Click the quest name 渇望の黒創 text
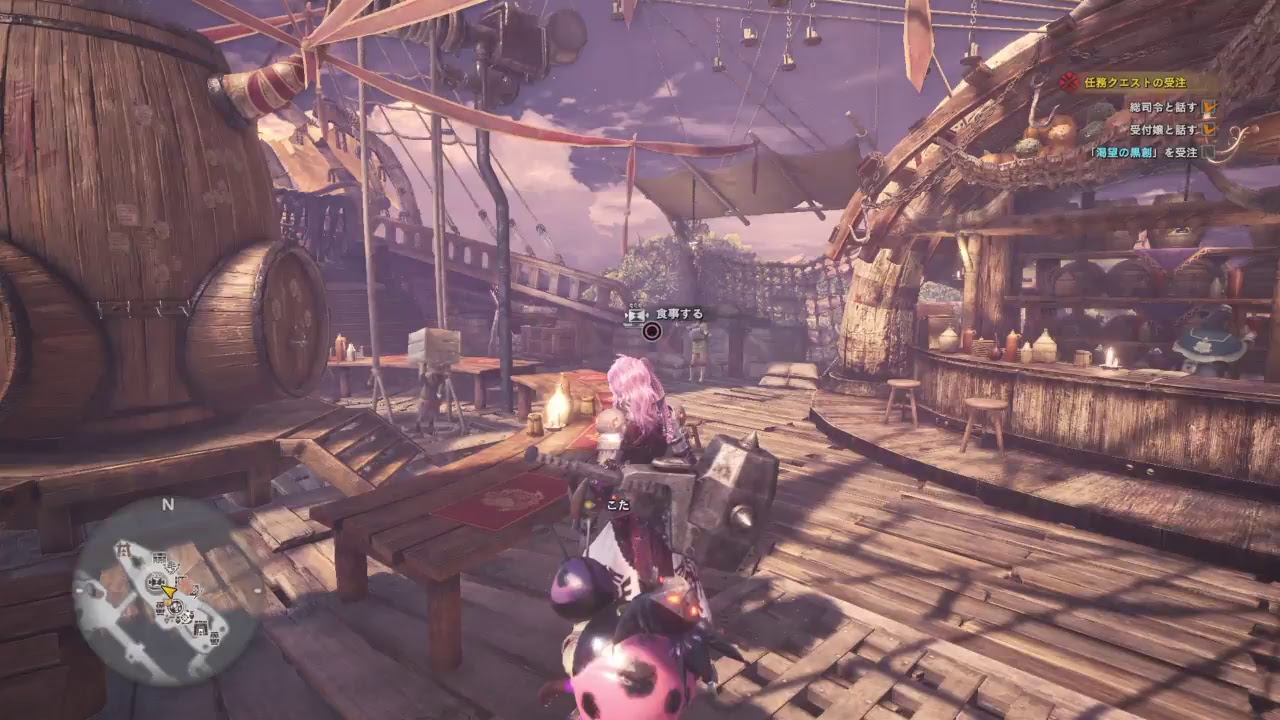The height and width of the screenshot is (720, 1280). coord(1125,152)
